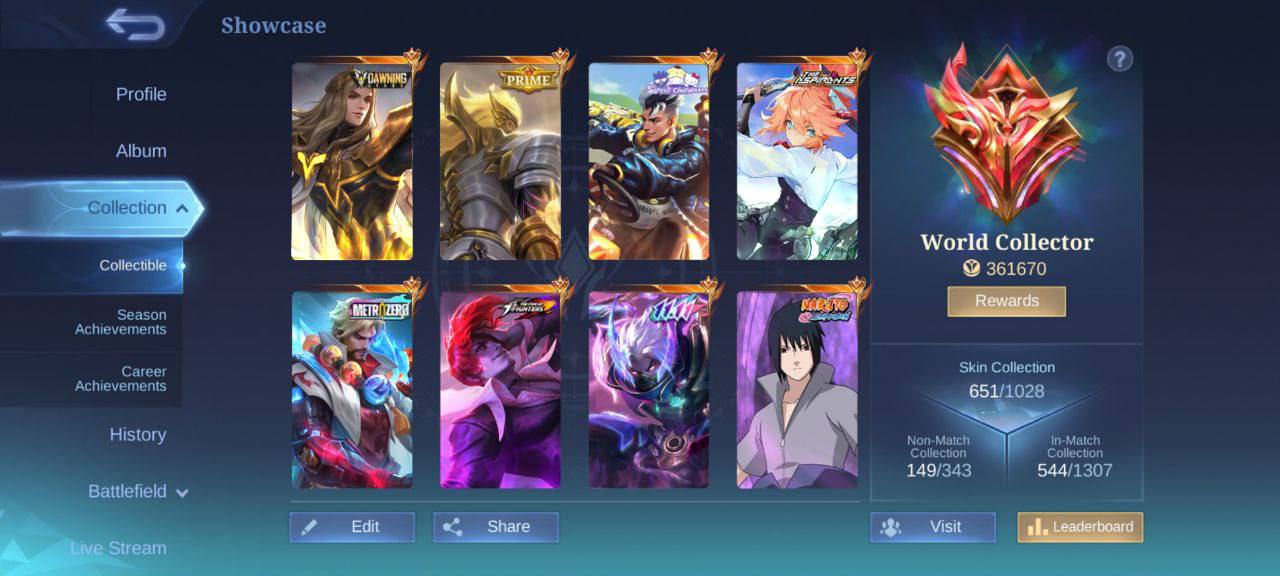The height and width of the screenshot is (576, 1280).
Task: Open the Profile tab
Action: pos(141,94)
